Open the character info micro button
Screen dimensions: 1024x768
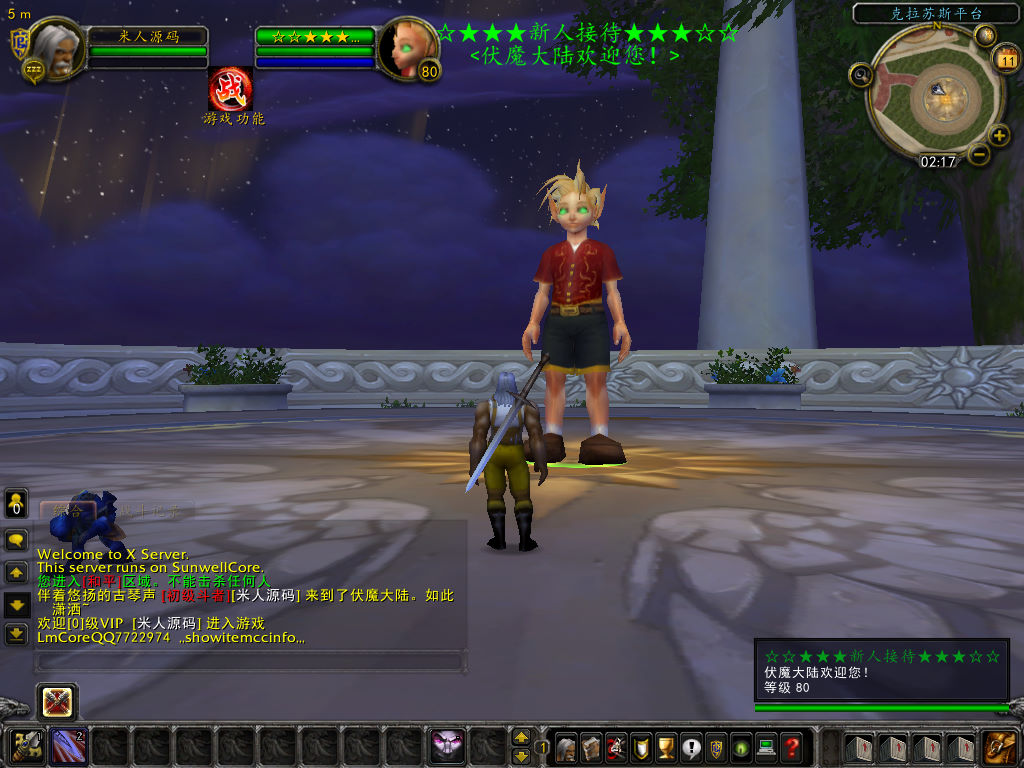tap(566, 746)
